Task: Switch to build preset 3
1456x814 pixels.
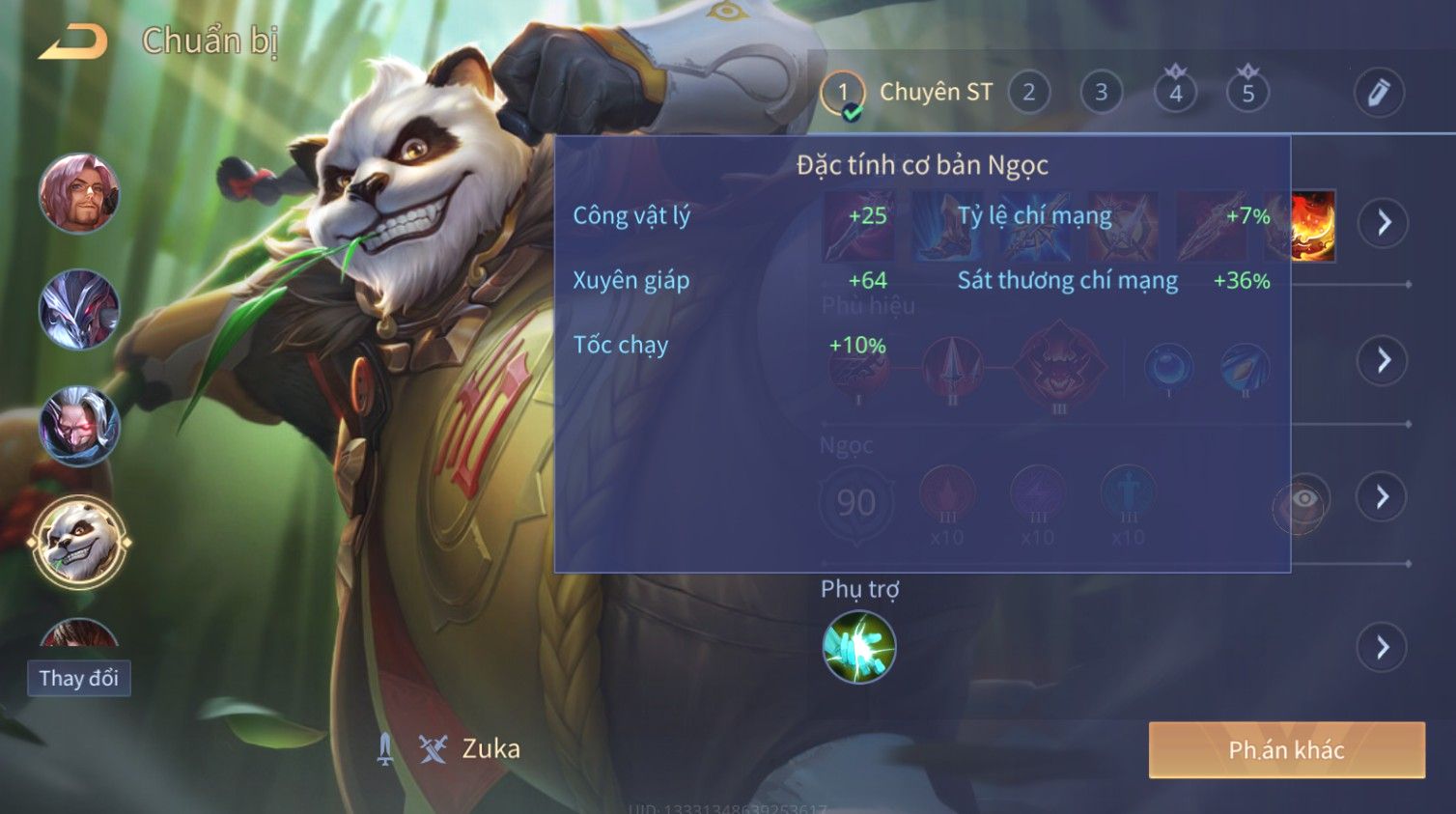Action: (x=1101, y=93)
